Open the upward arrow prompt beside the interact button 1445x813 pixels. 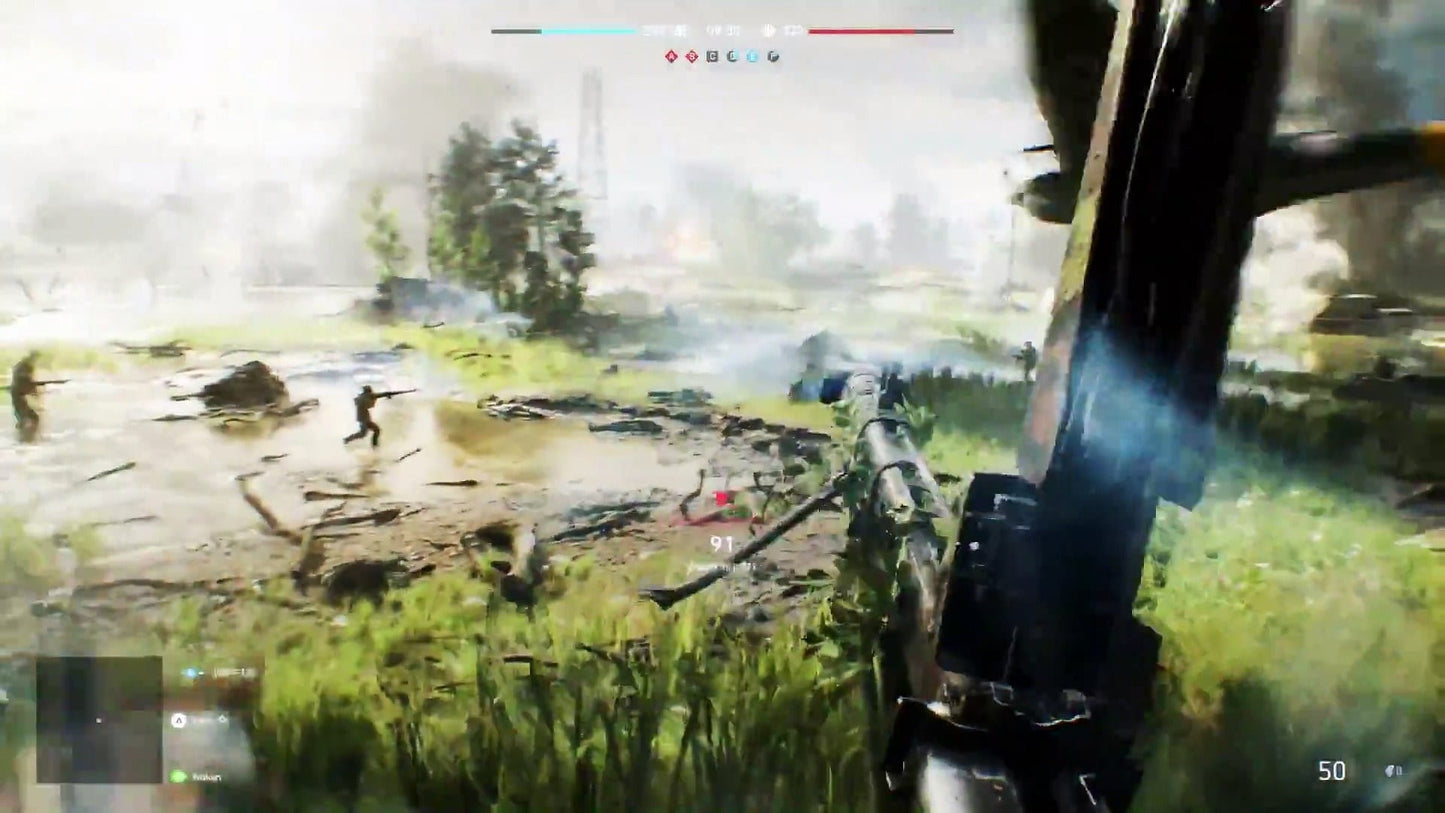coord(222,720)
